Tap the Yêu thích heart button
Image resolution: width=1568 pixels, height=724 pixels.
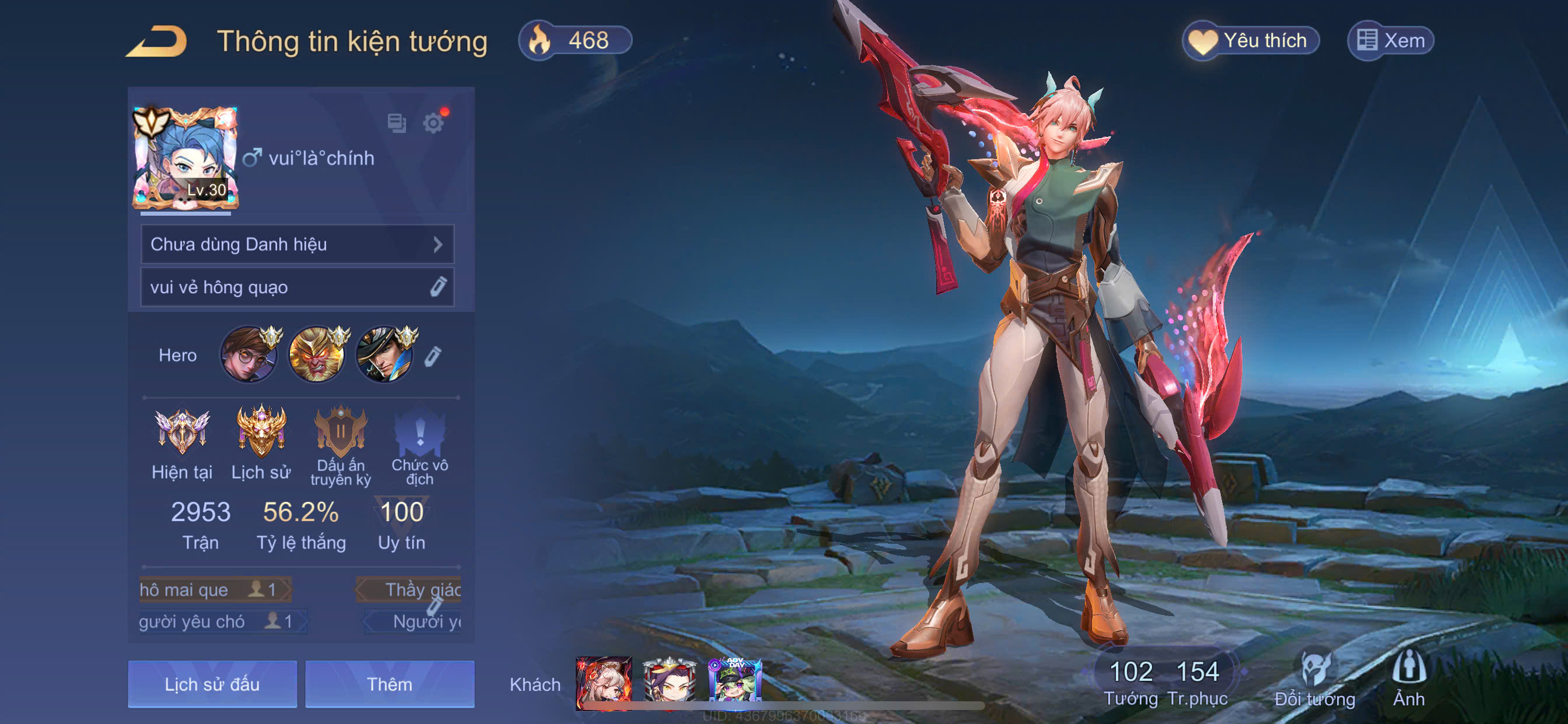click(1251, 41)
